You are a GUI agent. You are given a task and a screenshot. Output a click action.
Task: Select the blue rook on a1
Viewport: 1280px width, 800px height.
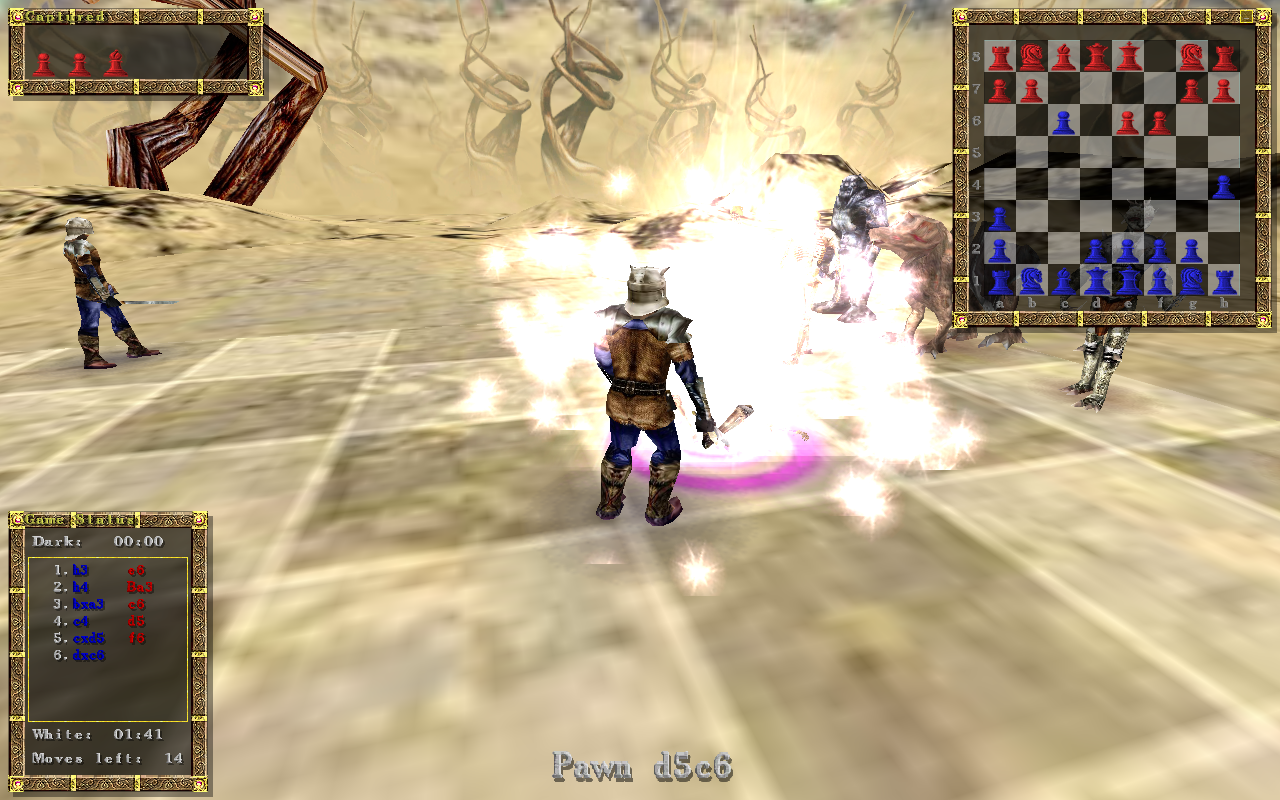(x=1000, y=280)
